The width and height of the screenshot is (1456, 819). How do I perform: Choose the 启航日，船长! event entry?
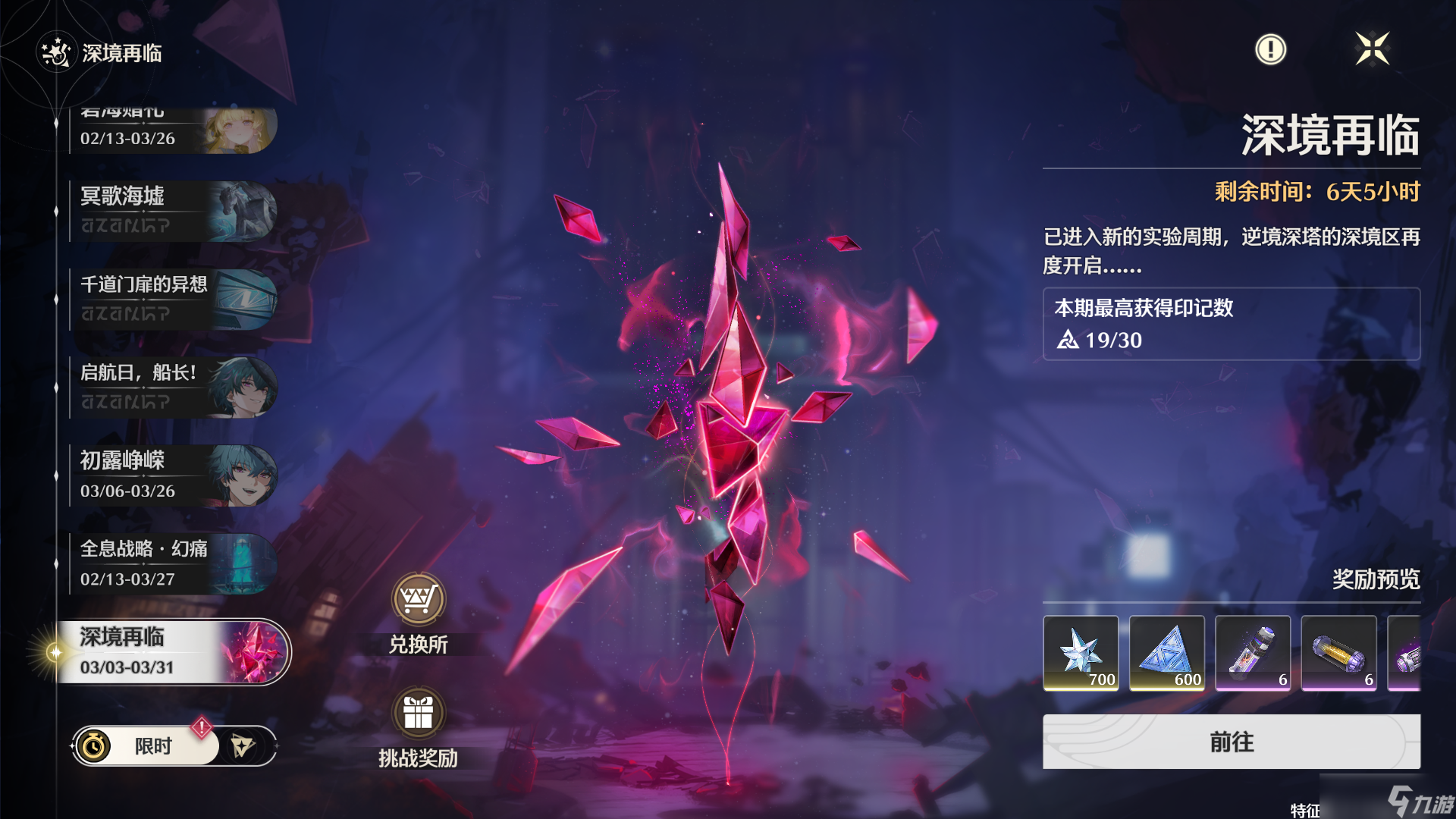pos(173,388)
